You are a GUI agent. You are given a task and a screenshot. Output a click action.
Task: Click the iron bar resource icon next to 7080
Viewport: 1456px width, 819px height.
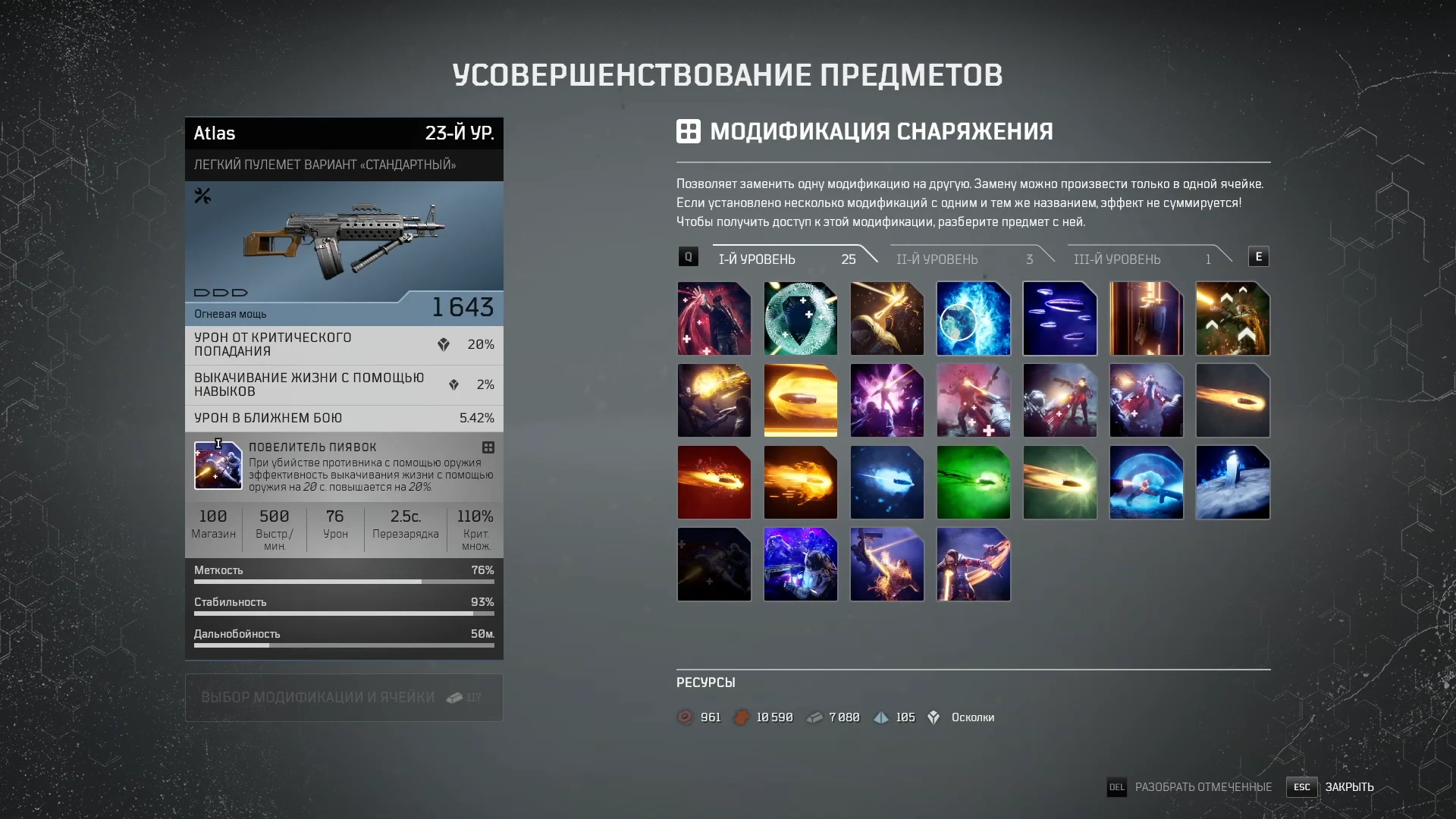[814, 717]
